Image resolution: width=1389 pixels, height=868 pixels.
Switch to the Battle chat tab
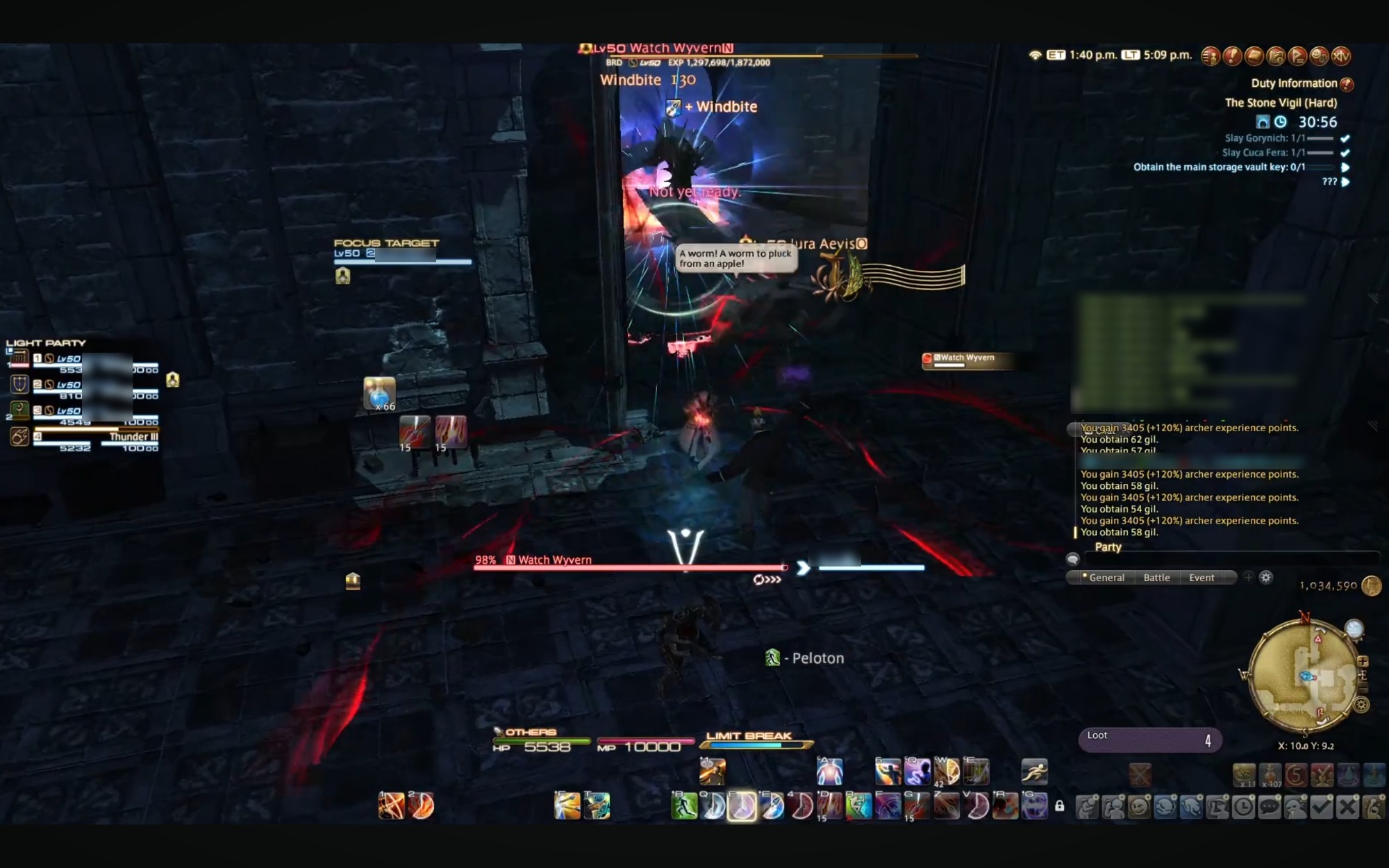coord(1156,578)
